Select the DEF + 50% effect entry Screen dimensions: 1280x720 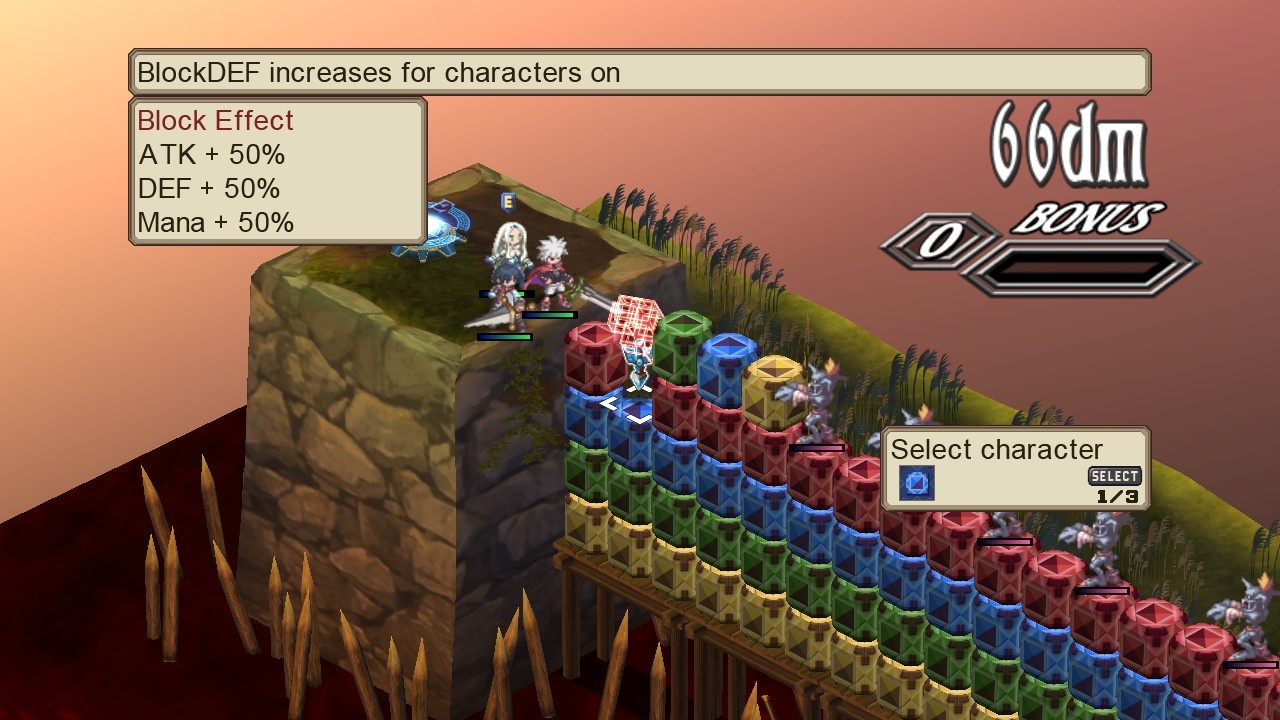pyautogui.click(x=209, y=188)
